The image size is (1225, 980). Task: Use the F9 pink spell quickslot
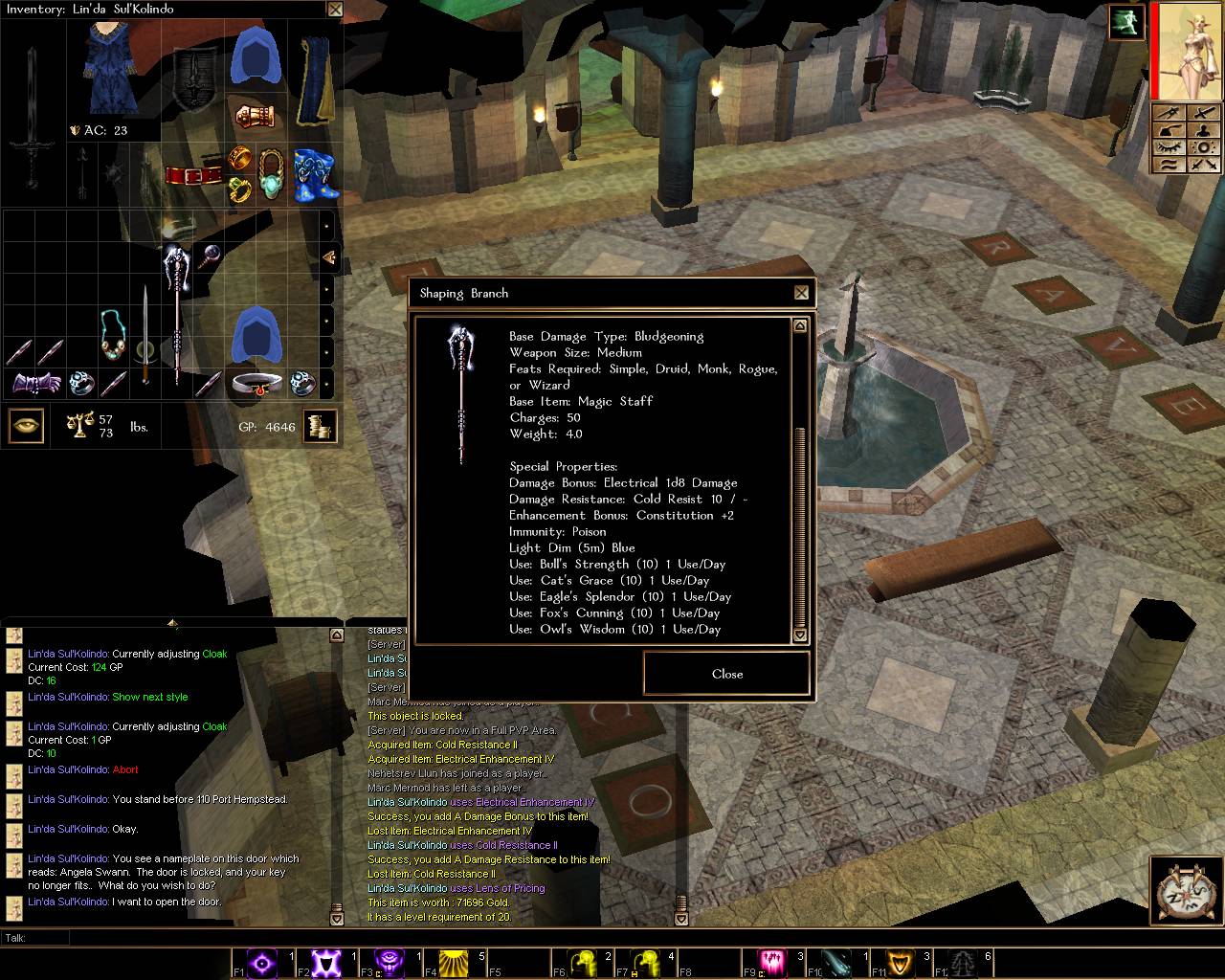tap(773, 961)
